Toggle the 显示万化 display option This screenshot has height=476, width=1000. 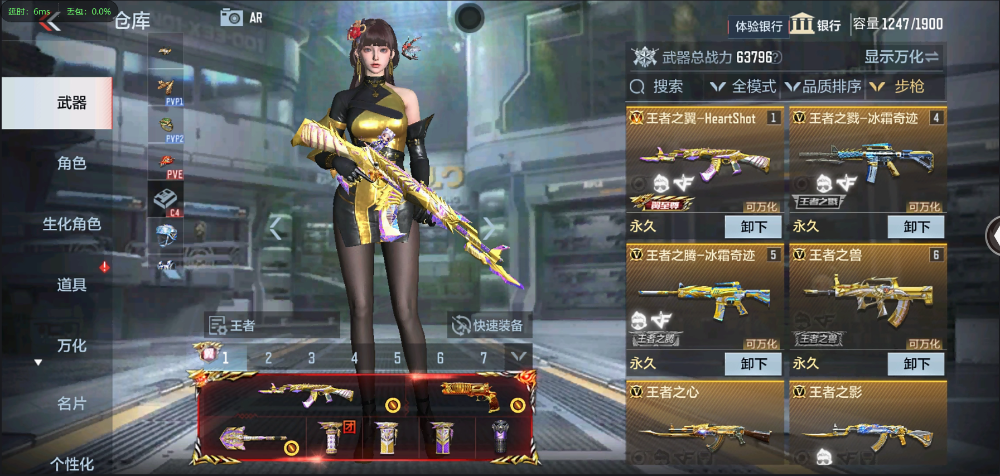[902, 57]
